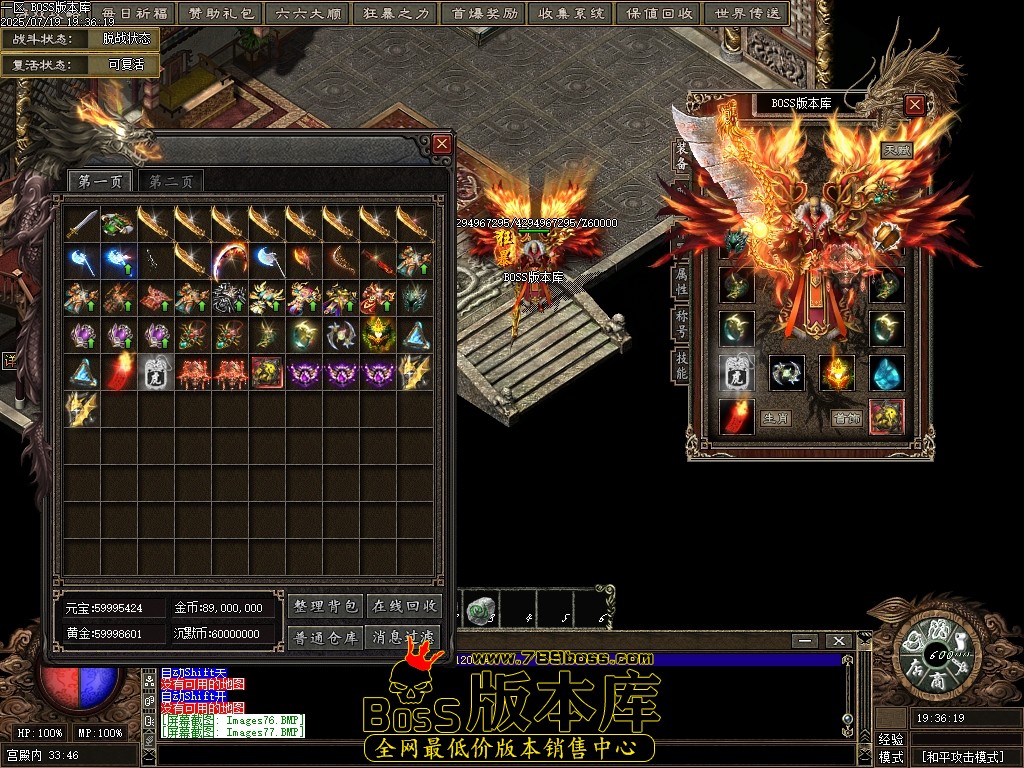Switch to the 第二页 bag page
The image size is (1024, 768).
click(x=171, y=181)
